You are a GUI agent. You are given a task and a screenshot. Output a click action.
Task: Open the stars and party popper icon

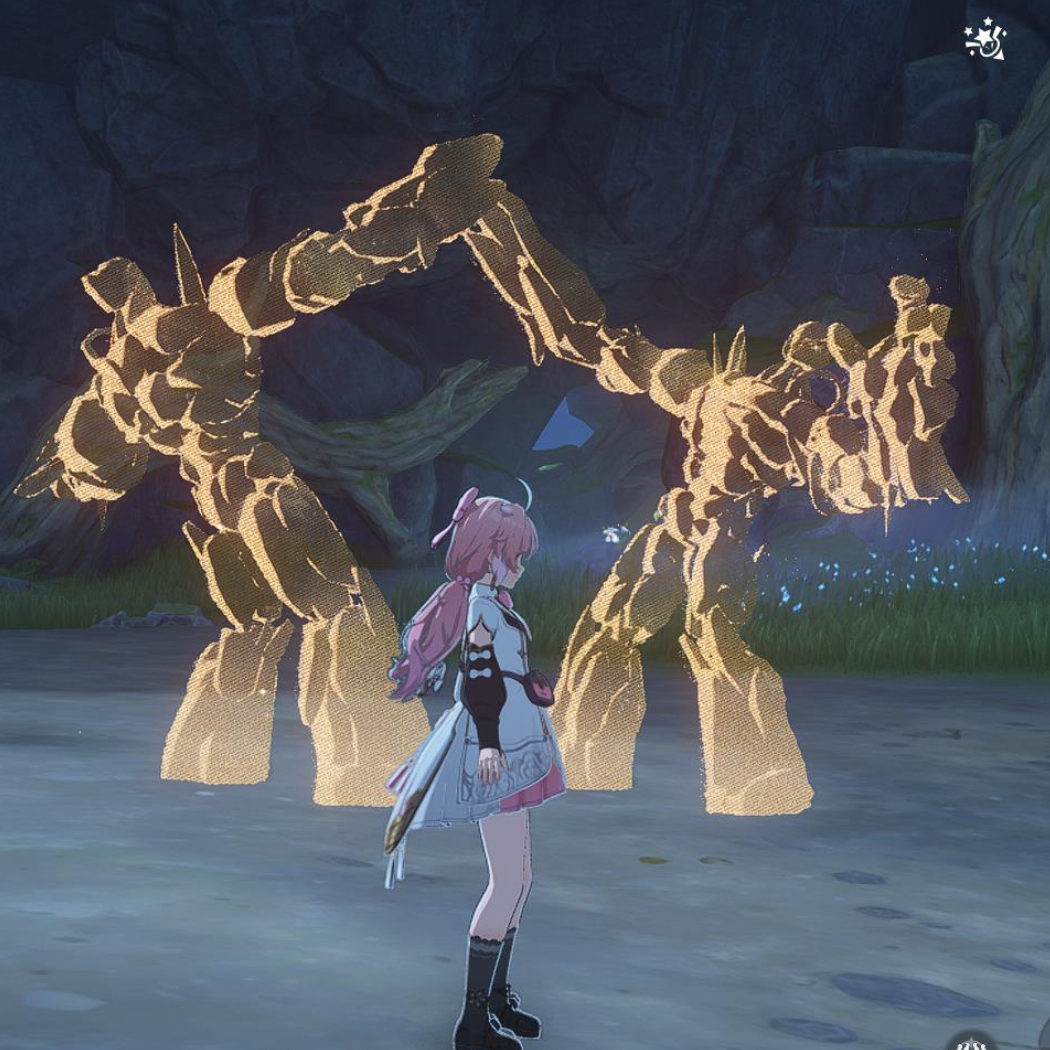pyautogui.click(x=984, y=40)
